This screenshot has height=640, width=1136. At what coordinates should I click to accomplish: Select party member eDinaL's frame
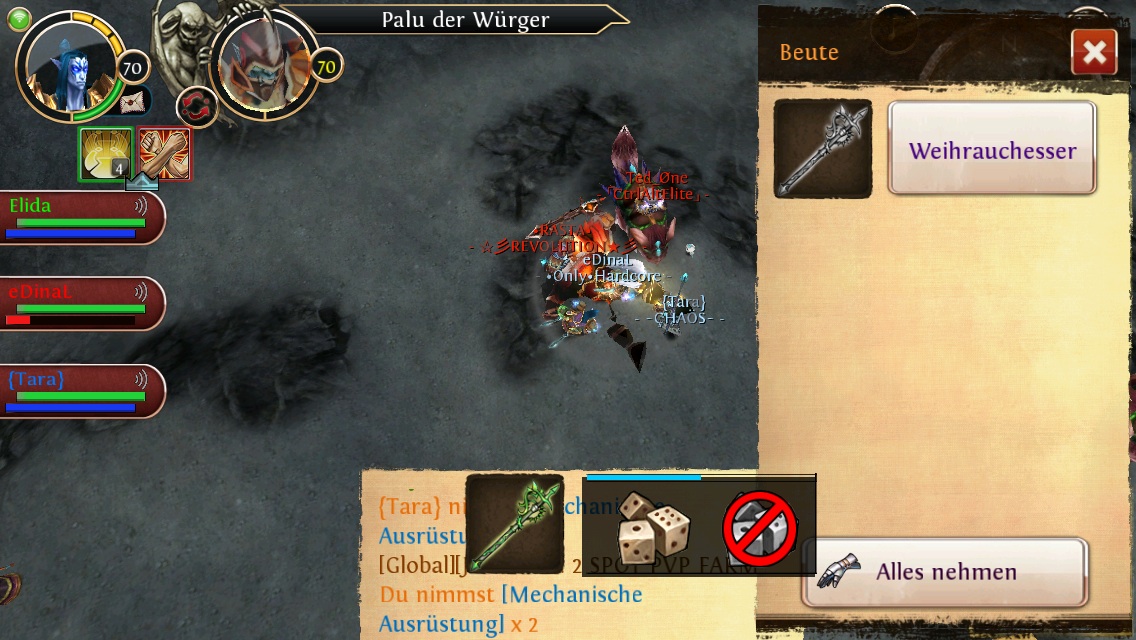click(x=80, y=304)
